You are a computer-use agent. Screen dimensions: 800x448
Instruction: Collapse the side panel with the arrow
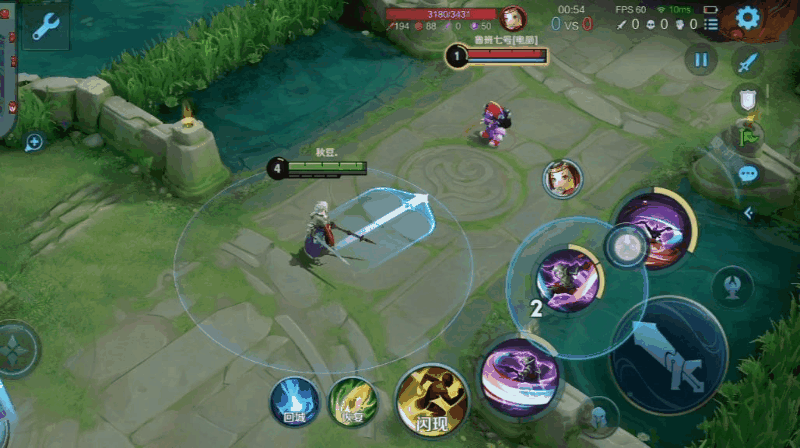(x=748, y=212)
